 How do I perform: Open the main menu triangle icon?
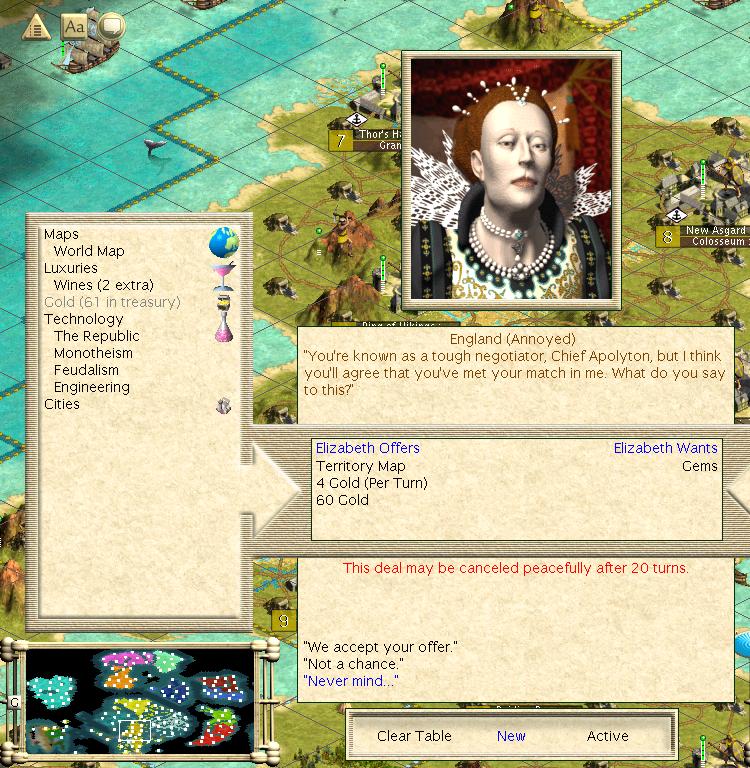click(36, 27)
